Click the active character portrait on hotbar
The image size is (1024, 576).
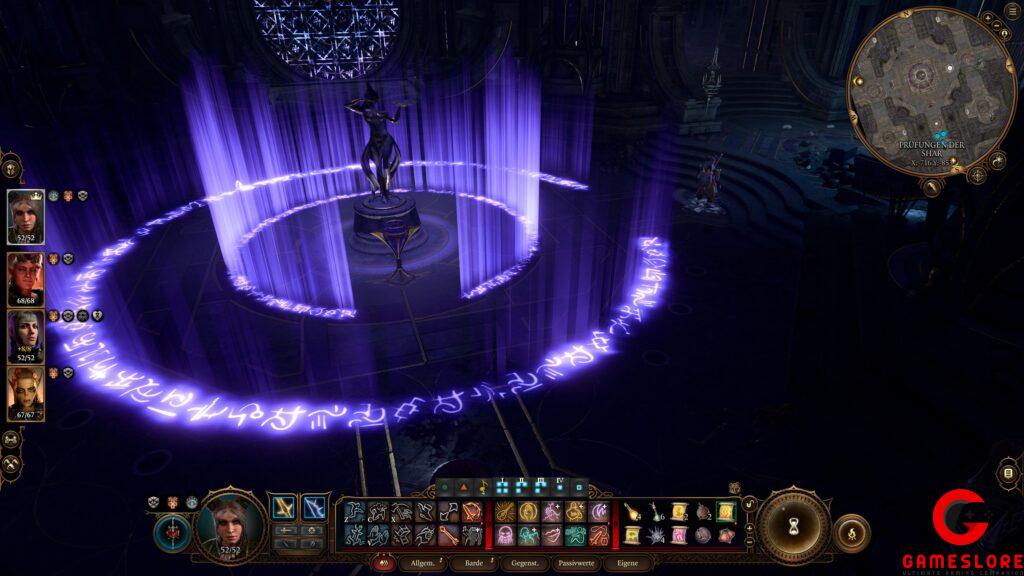coord(230,524)
